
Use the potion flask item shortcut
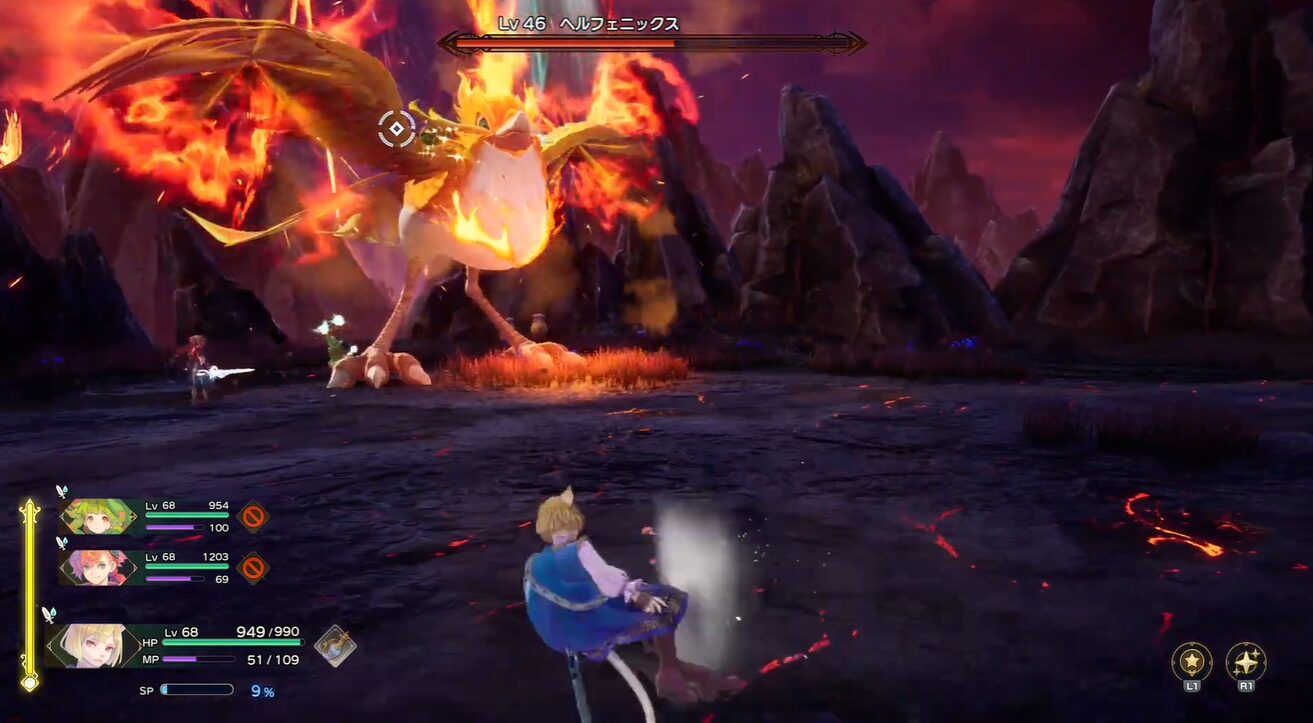click(x=335, y=645)
